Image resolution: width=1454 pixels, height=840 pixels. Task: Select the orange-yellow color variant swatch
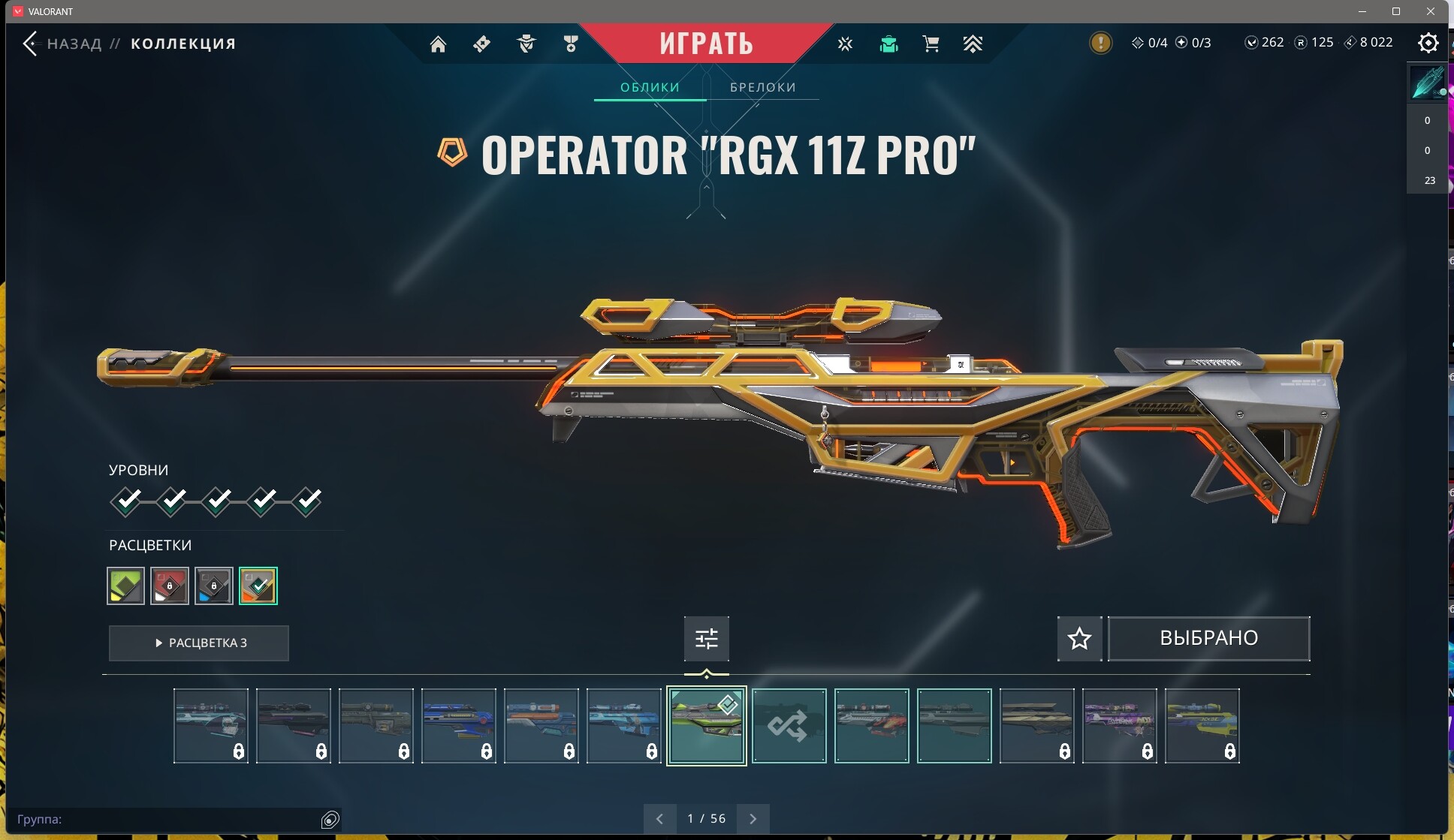coord(258,586)
